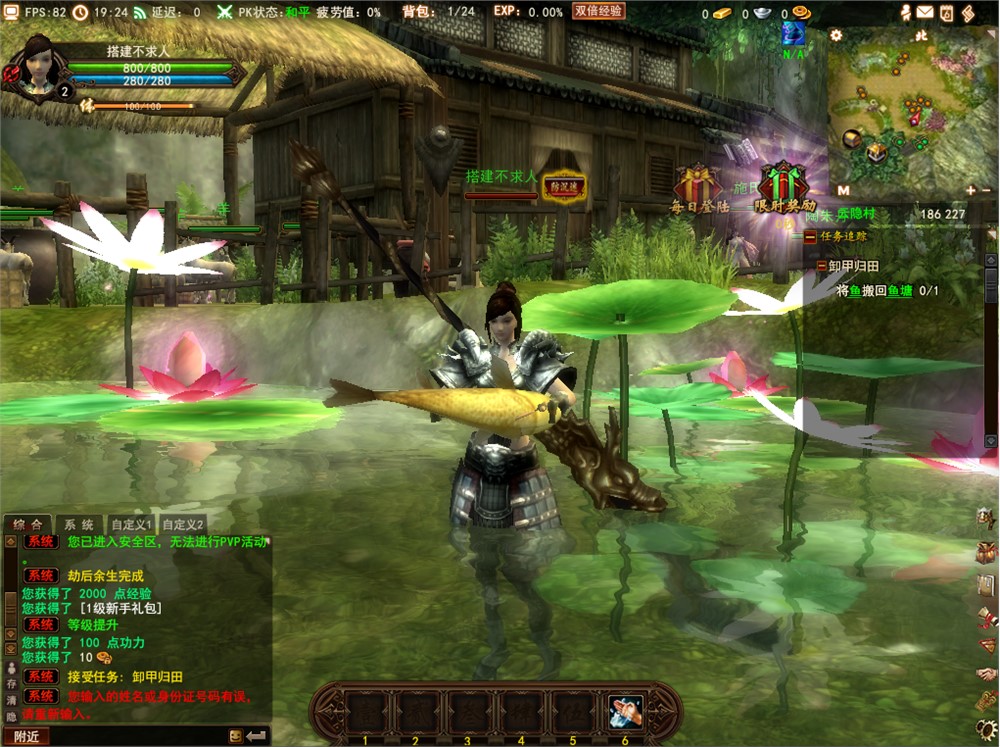The image size is (1000, 747).
Task: Switch to the 自定义2 chat tab
Action: click(x=183, y=524)
